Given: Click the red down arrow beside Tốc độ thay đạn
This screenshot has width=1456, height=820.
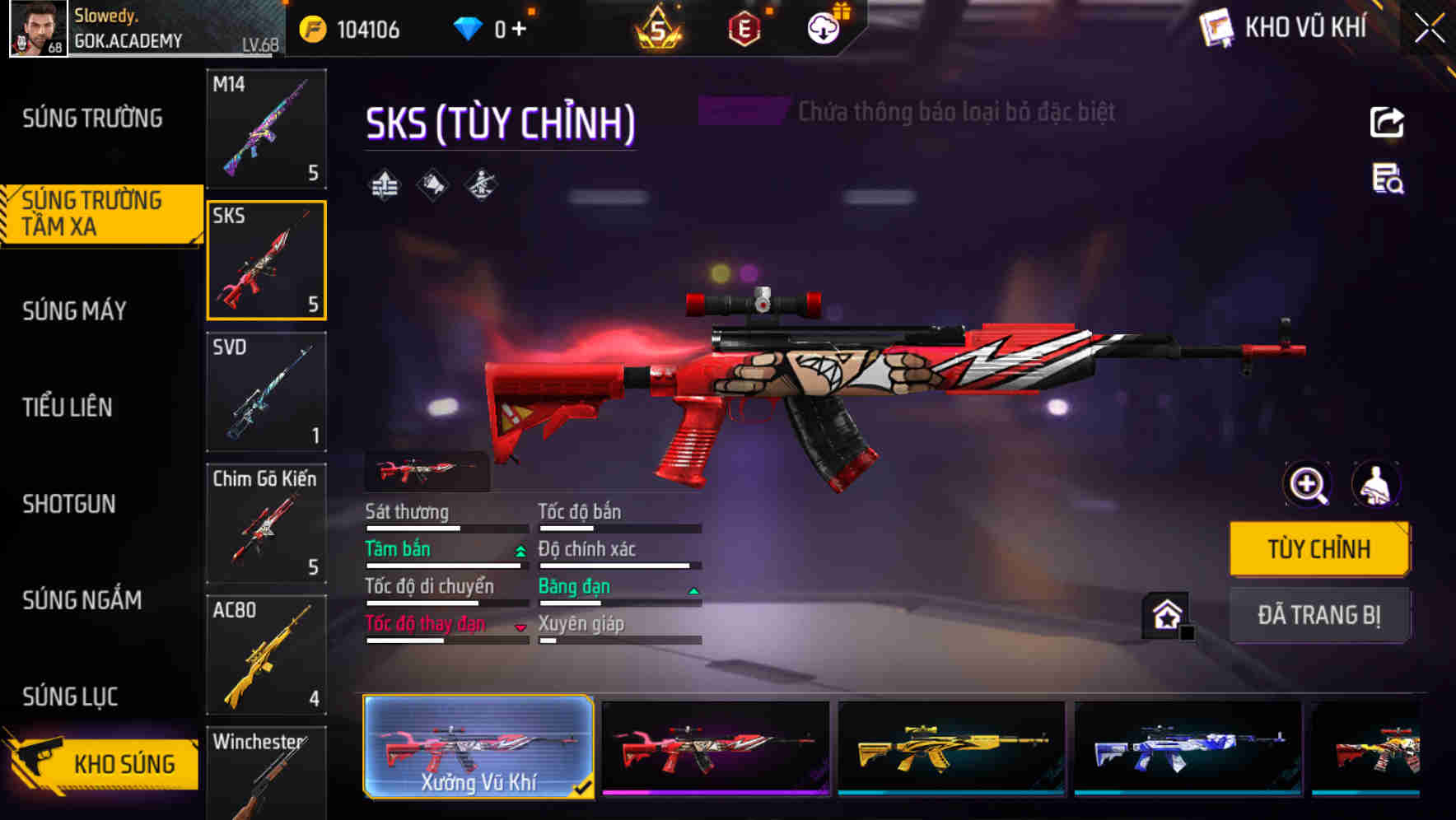Looking at the screenshot, I should click(x=520, y=627).
